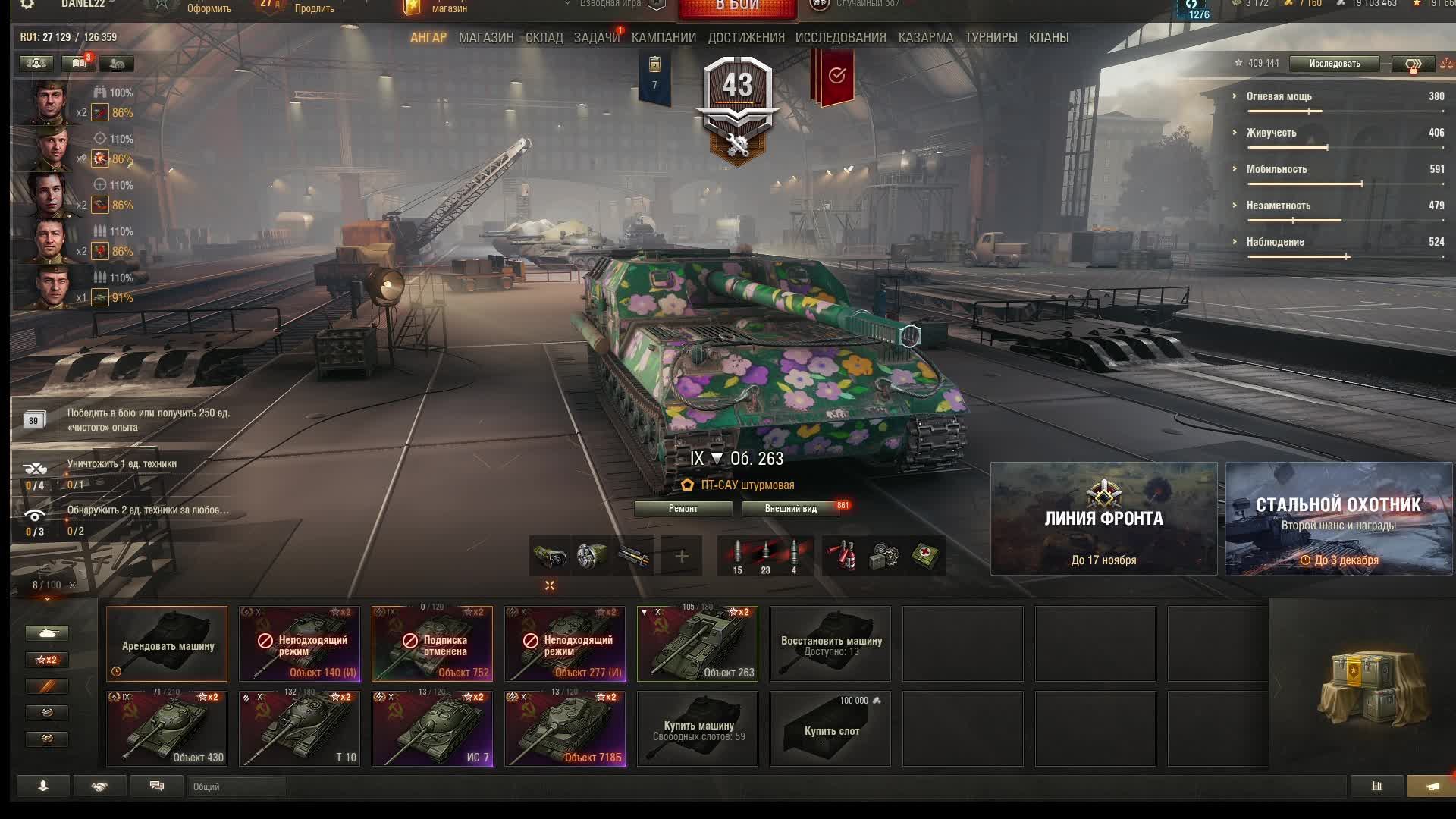This screenshot has height=819, width=1456.
Task: Click the Общий chat input field
Action: coord(237,787)
